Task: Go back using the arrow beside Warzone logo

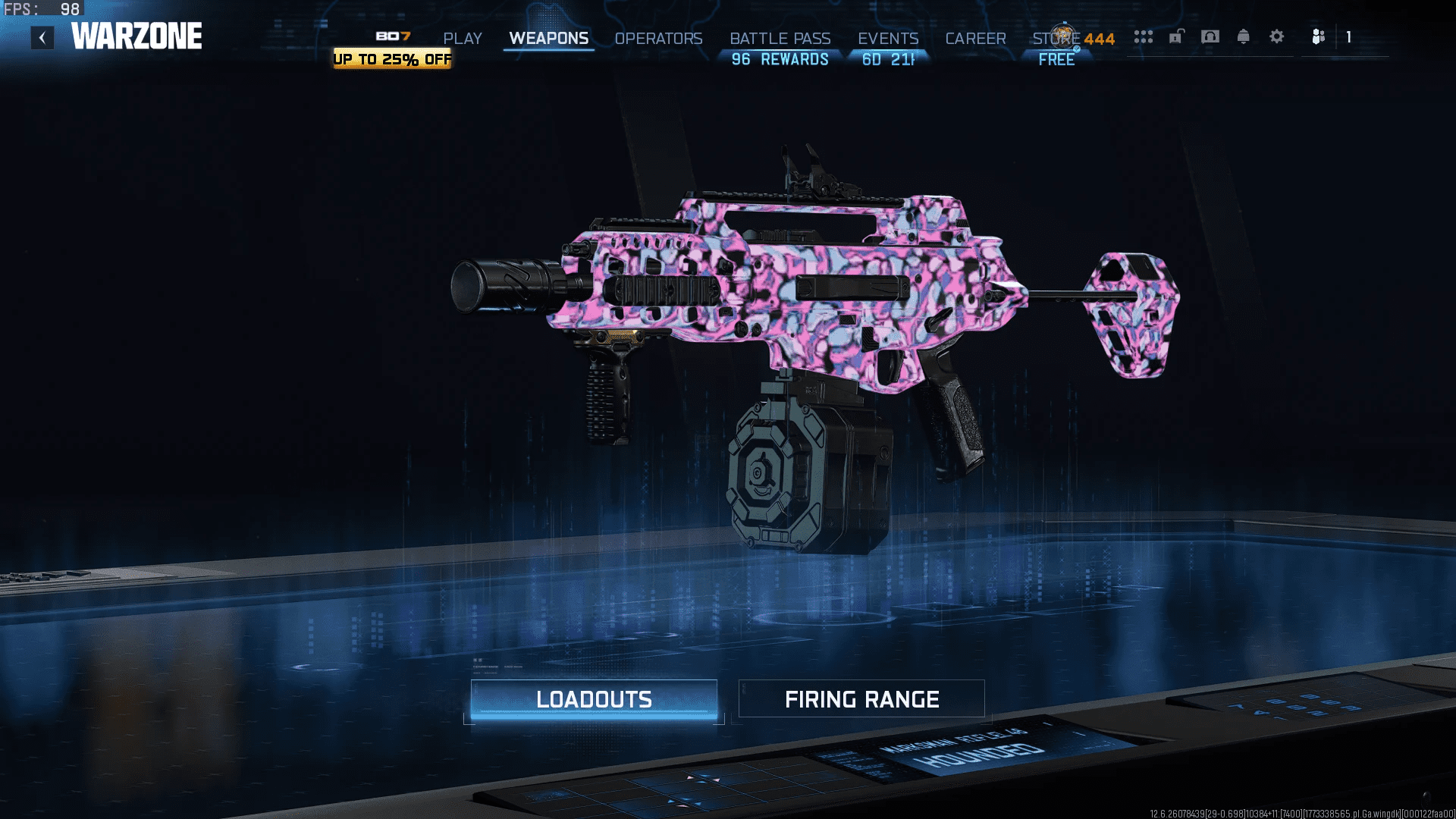Action: tap(42, 37)
